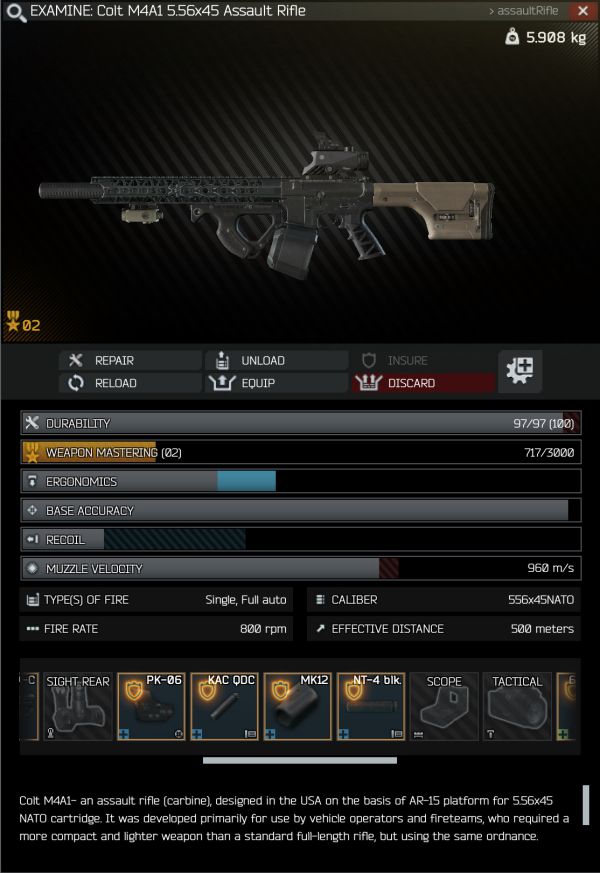Unload the weapon's magazine
Image resolution: width=600 pixels, height=873 pixels.
click(x=276, y=360)
